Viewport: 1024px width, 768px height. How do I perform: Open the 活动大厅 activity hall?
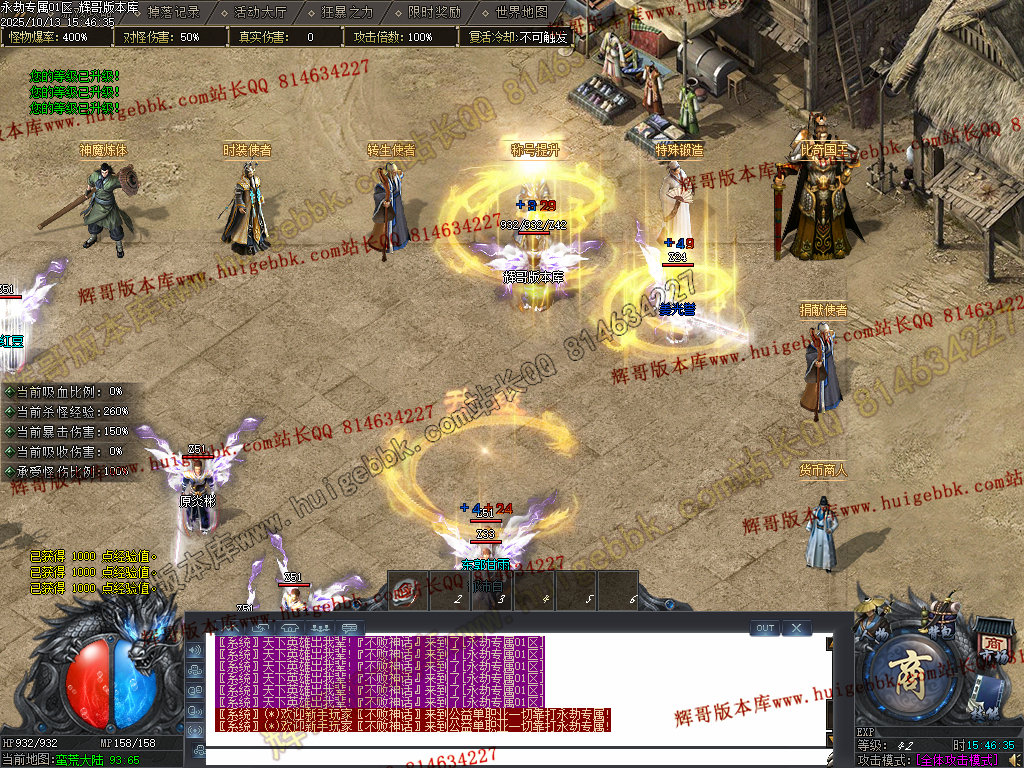click(260, 13)
